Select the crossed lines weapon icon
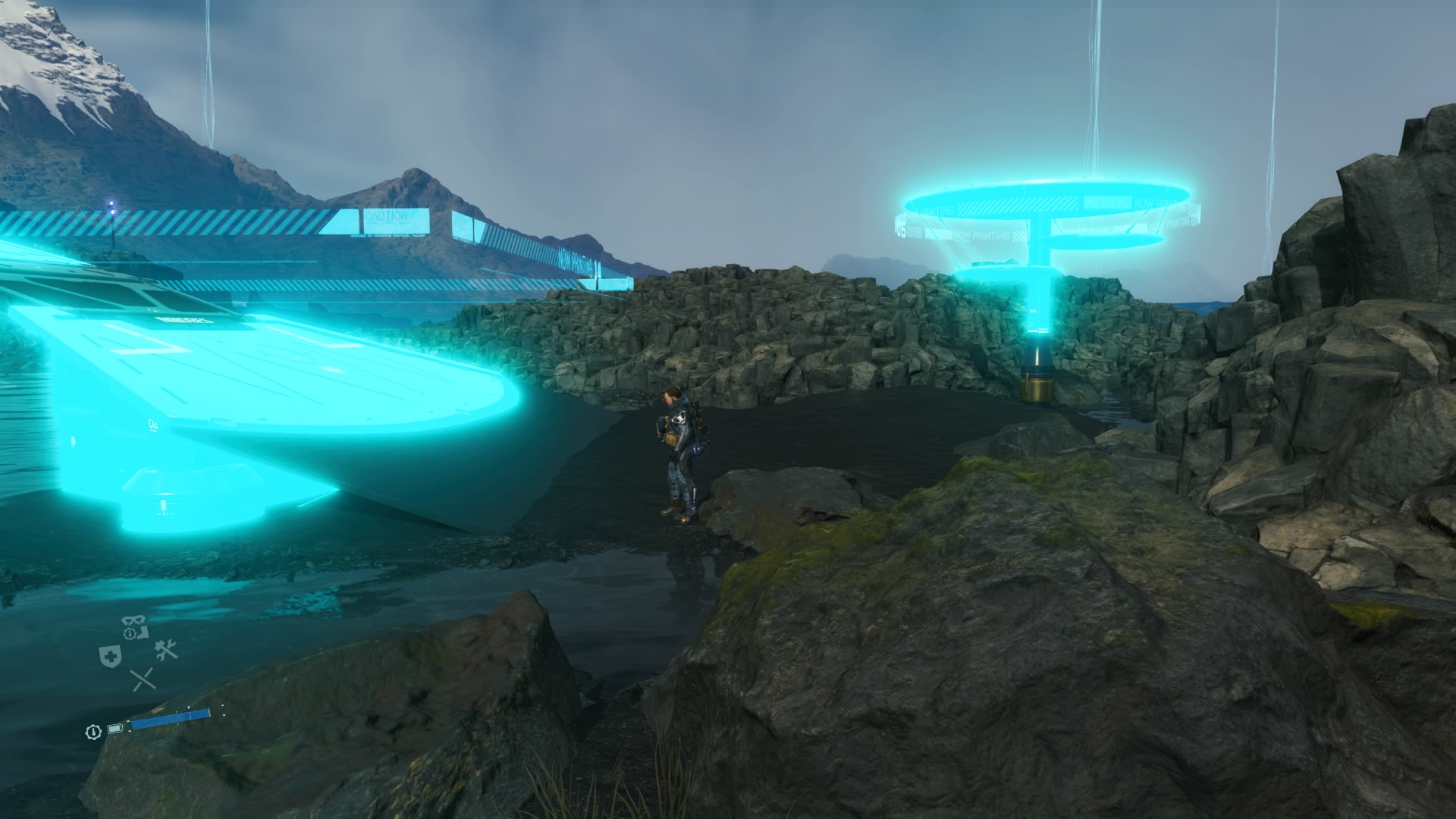Image resolution: width=1456 pixels, height=819 pixels. point(143,679)
